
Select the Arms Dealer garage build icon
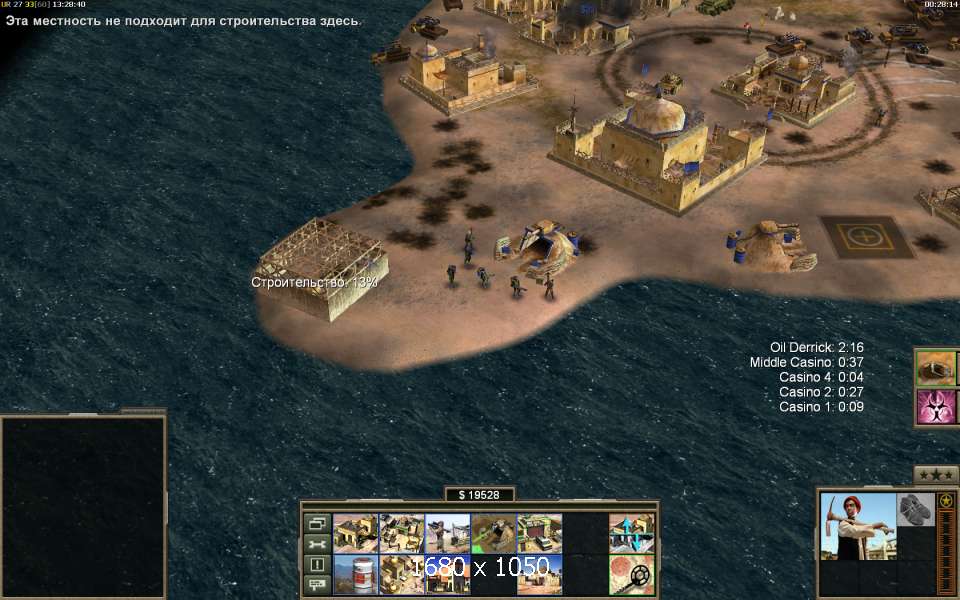coord(539,534)
